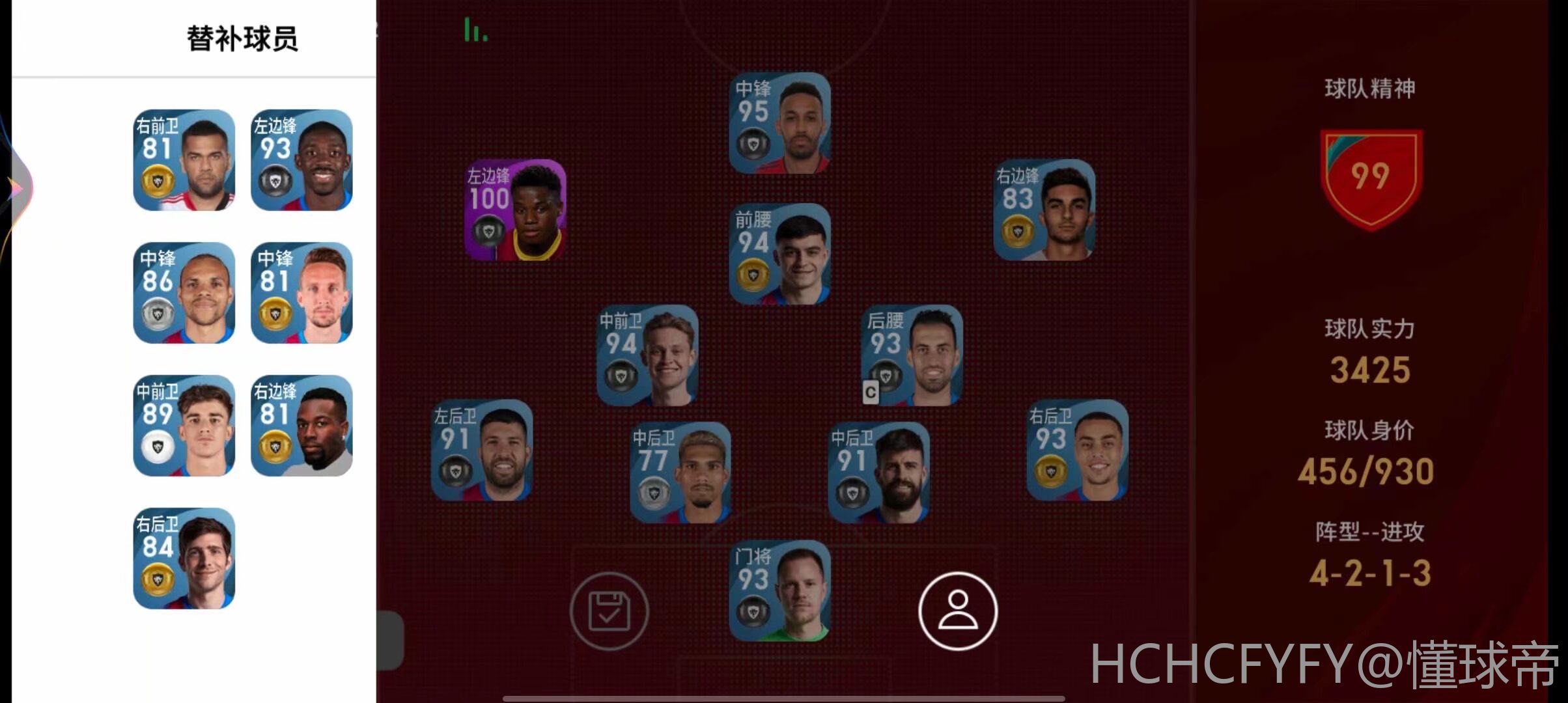The height and width of the screenshot is (703, 1568).
Task: Choose substitute 右后卫 rated 84
Action: click(184, 558)
